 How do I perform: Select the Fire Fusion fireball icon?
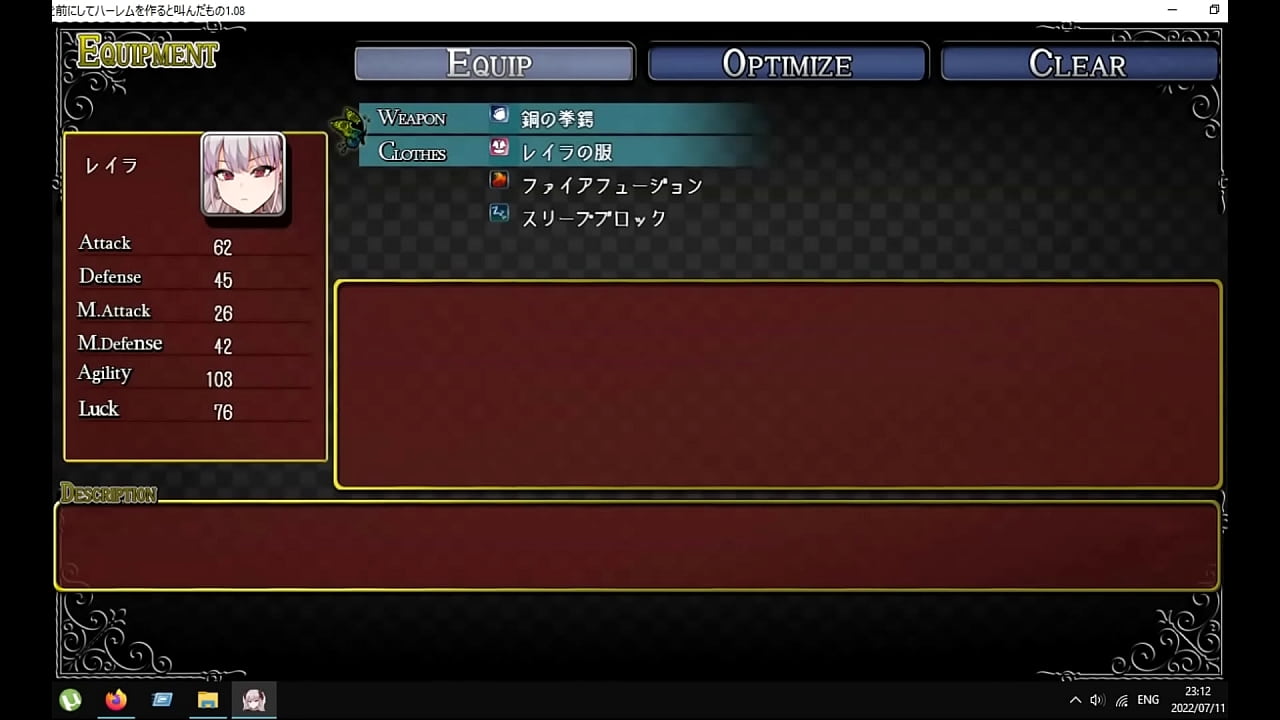(x=499, y=180)
